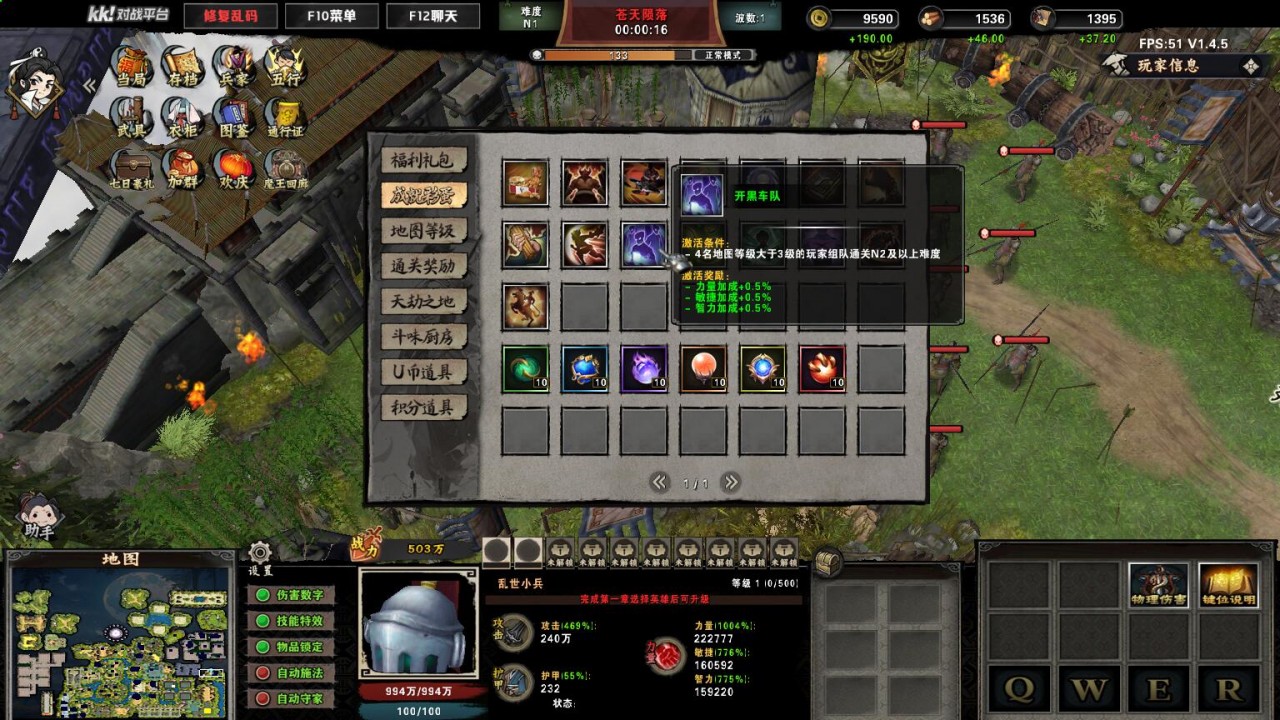Choose the U币道具 tab

423,373
